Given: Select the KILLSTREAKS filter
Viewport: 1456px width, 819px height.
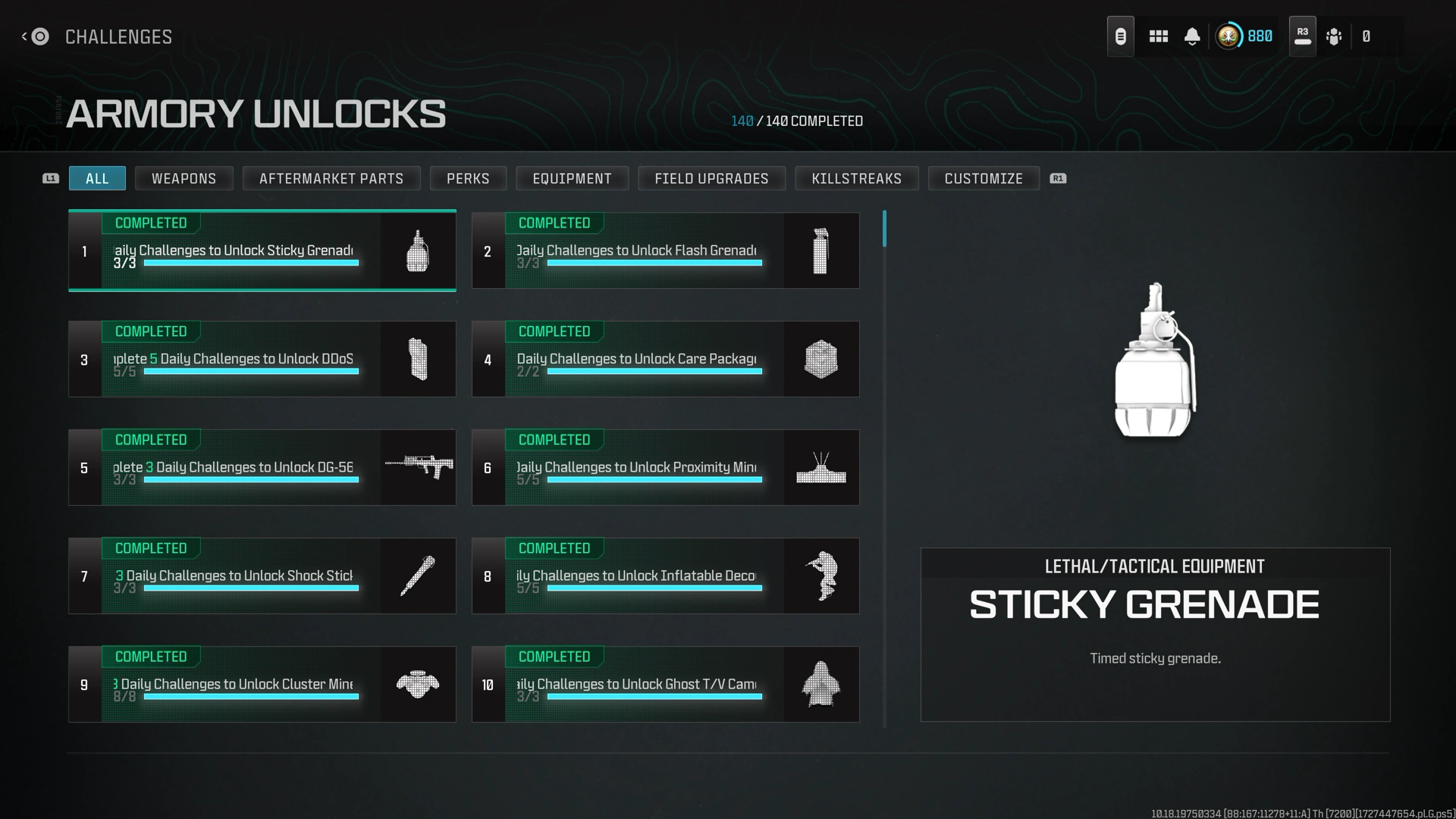Looking at the screenshot, I should tap(856, 178).
